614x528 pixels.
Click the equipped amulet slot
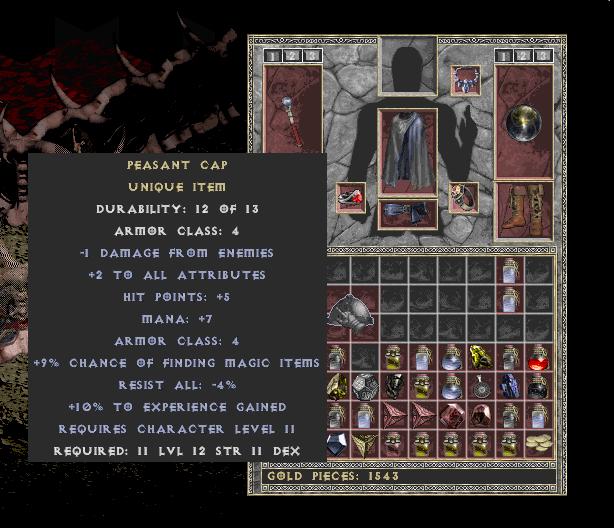[466, 78]
